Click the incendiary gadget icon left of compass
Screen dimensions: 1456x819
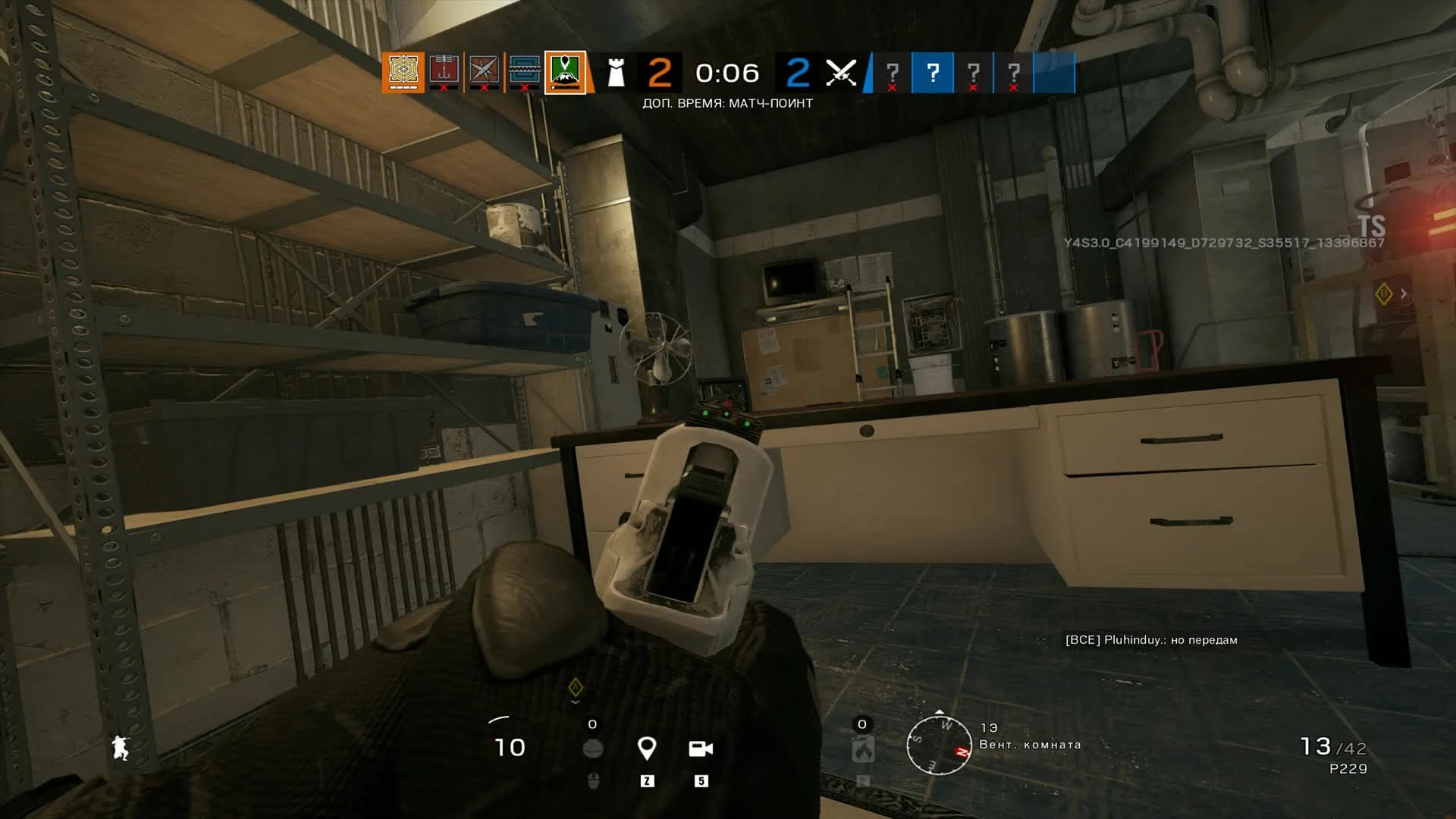tap(862, 751)
